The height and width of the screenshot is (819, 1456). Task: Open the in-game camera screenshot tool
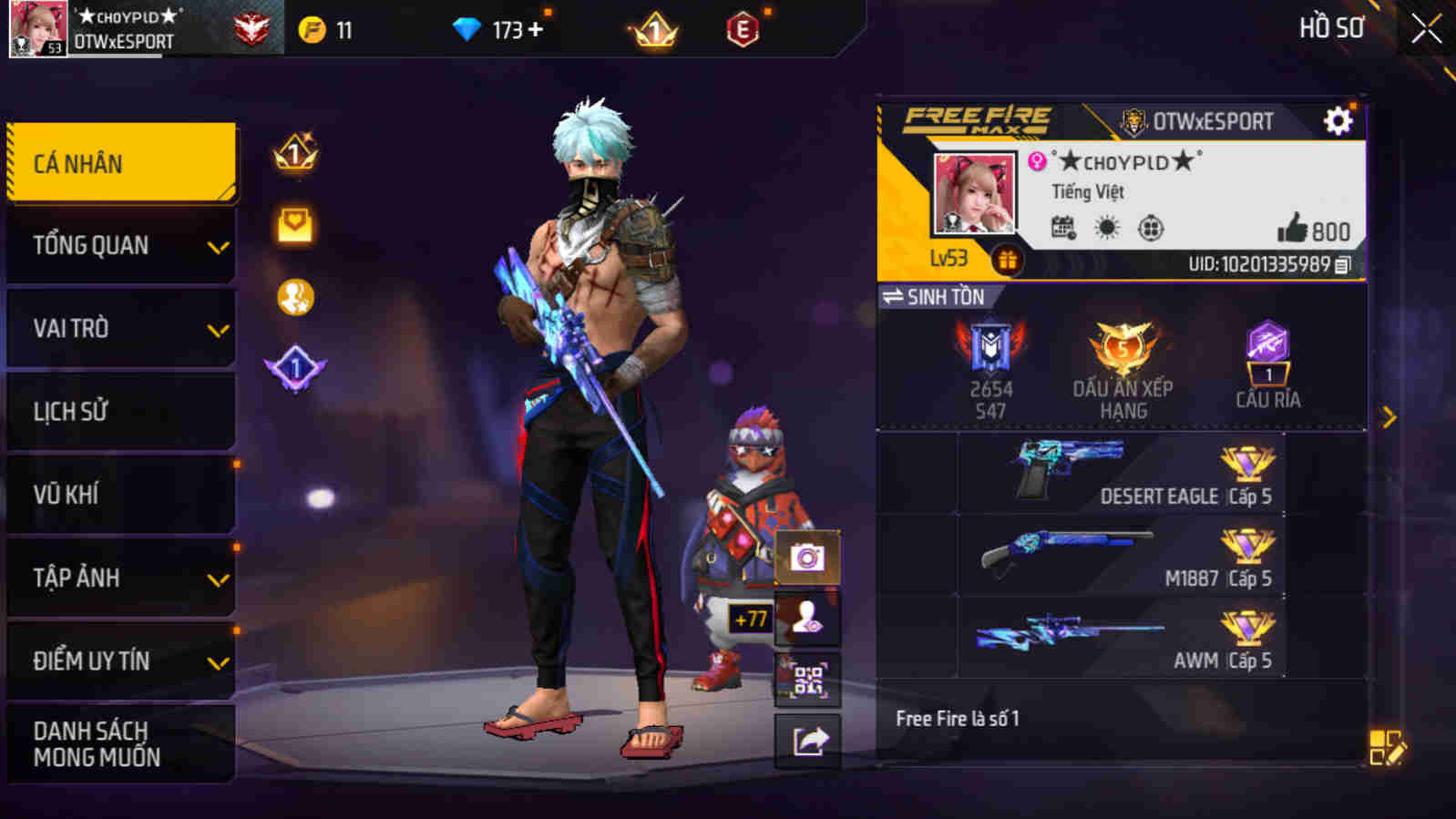click(805, 556)
